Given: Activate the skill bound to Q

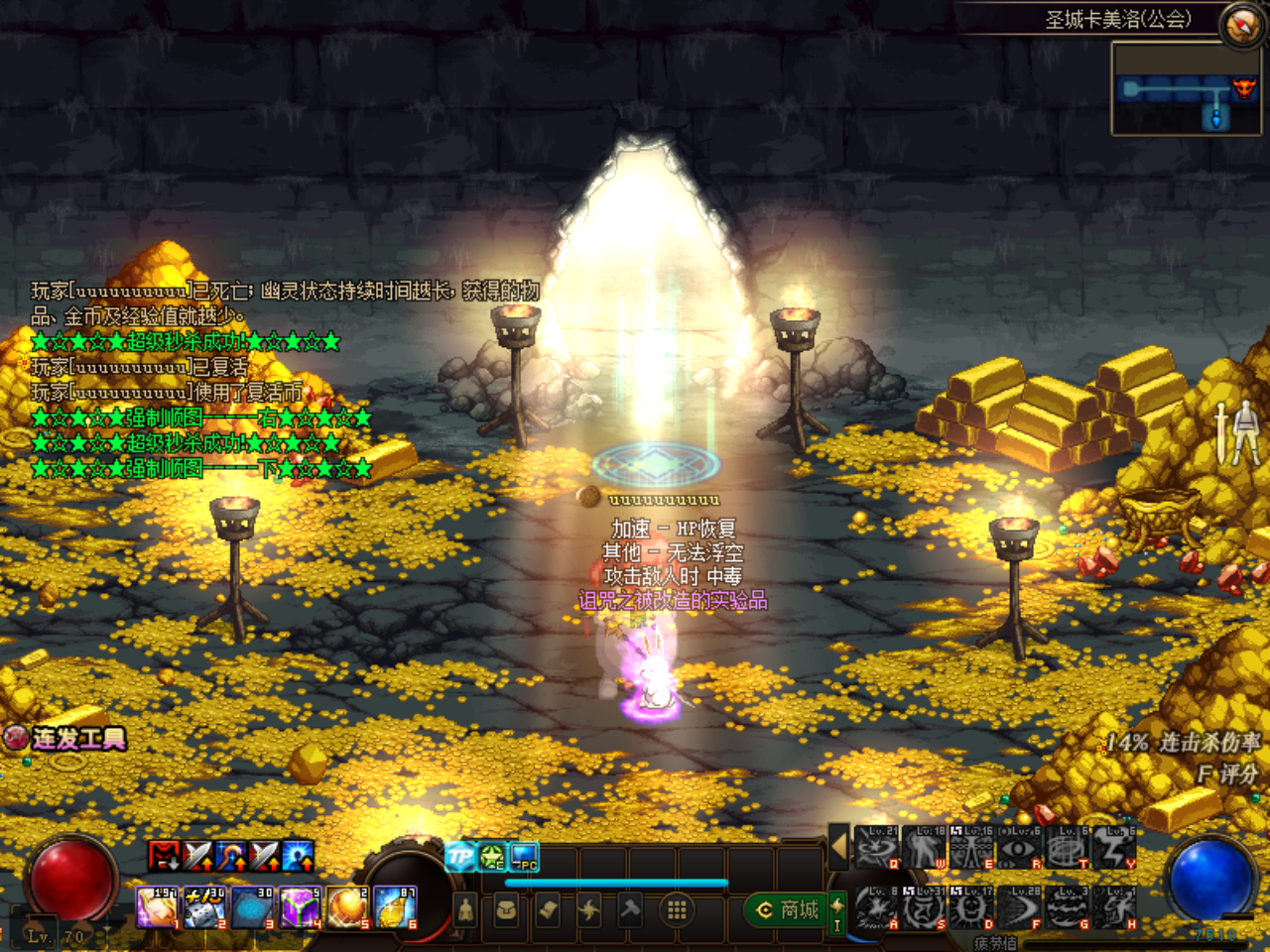Looking at the screenshot, I should click(x=876, y=849).
